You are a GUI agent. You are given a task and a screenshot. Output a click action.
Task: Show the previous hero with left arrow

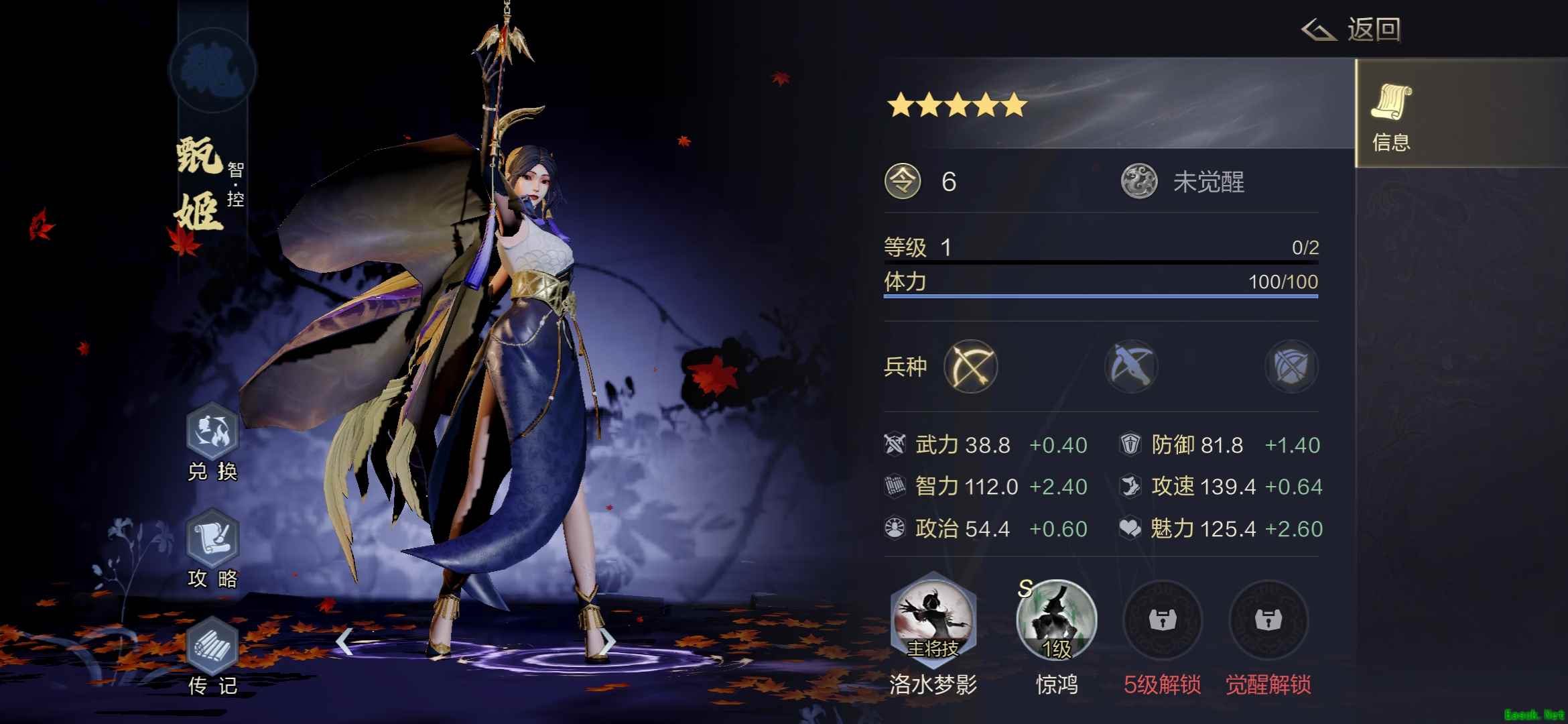click(344, 642)
